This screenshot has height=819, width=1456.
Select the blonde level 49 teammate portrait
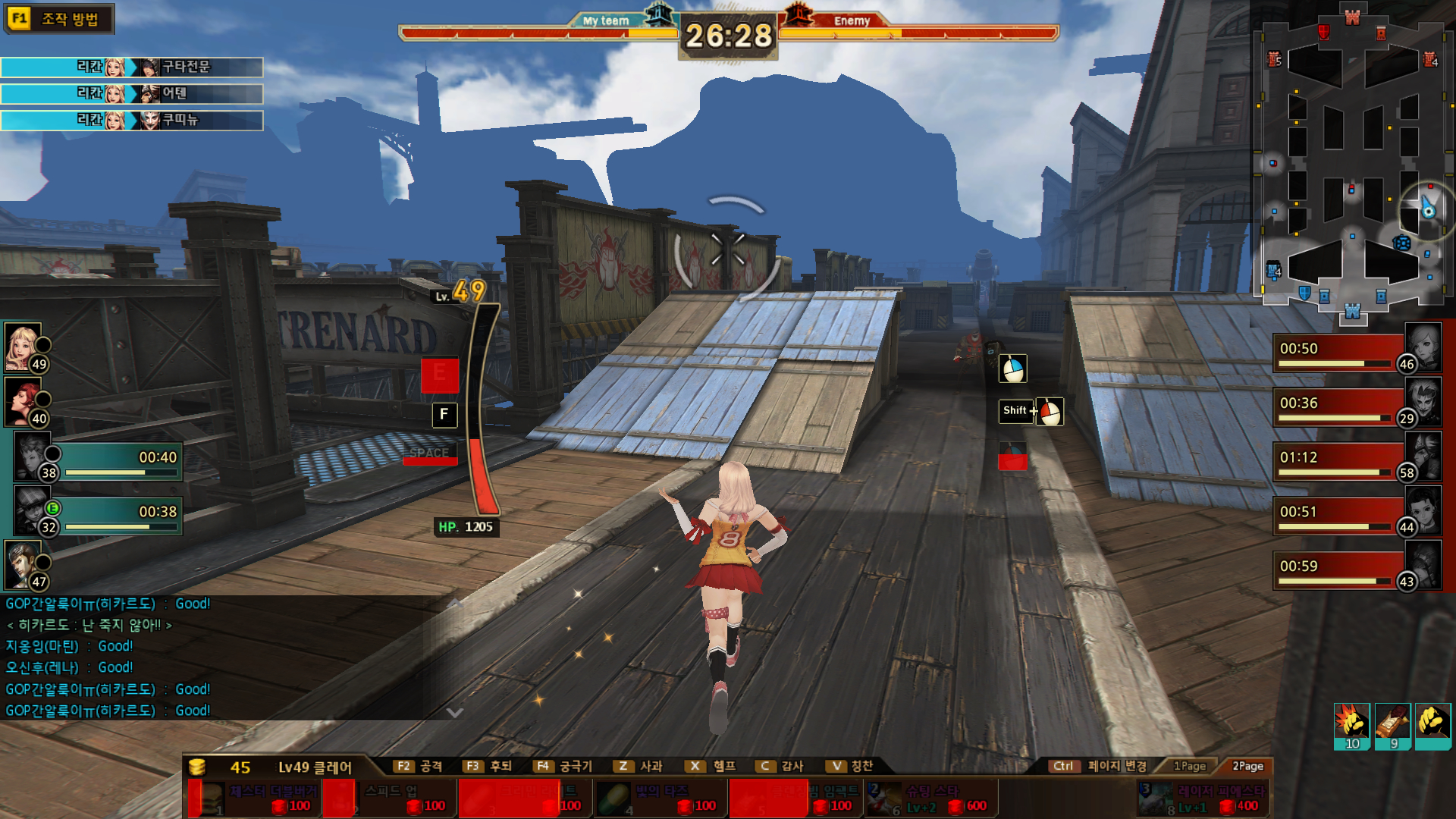(x=23, y=347)
